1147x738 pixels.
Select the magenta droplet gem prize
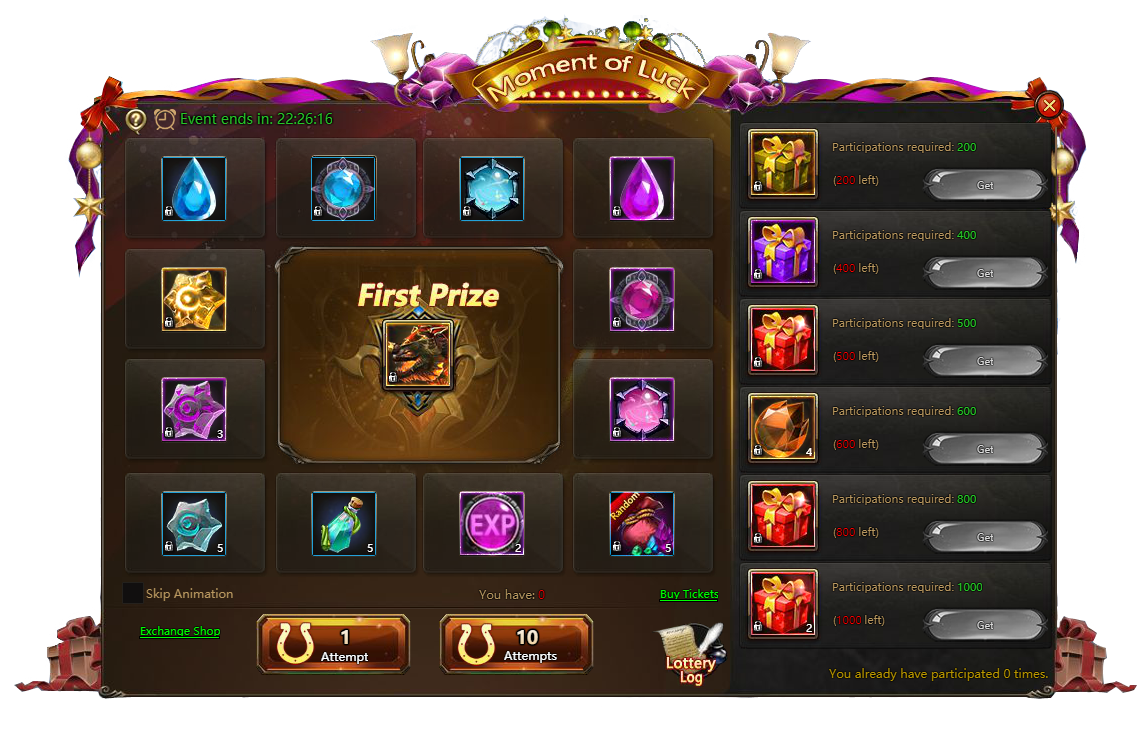[x=641, y=188]
